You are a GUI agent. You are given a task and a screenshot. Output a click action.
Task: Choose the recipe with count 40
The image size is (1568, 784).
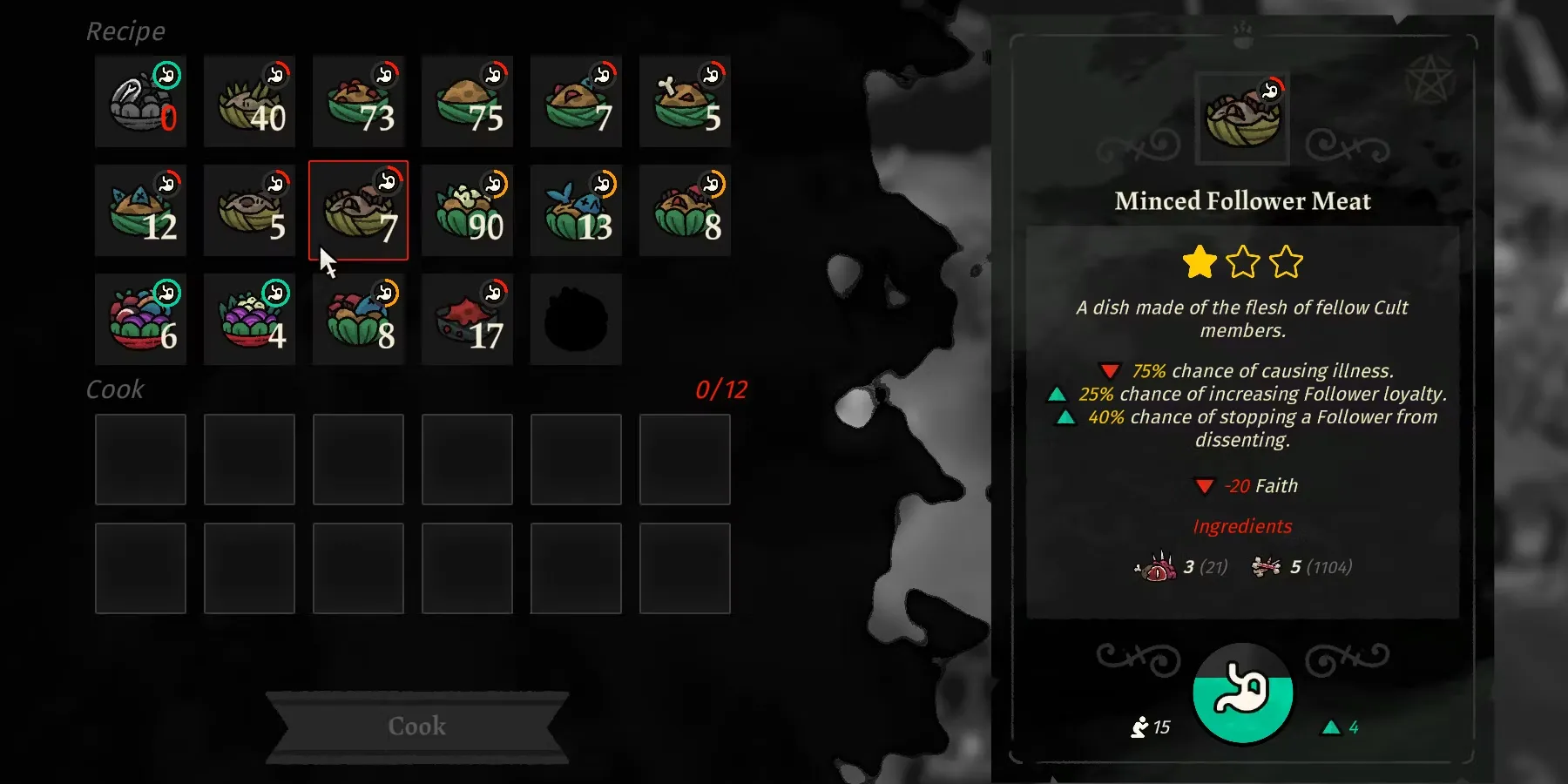pos(249,101)
